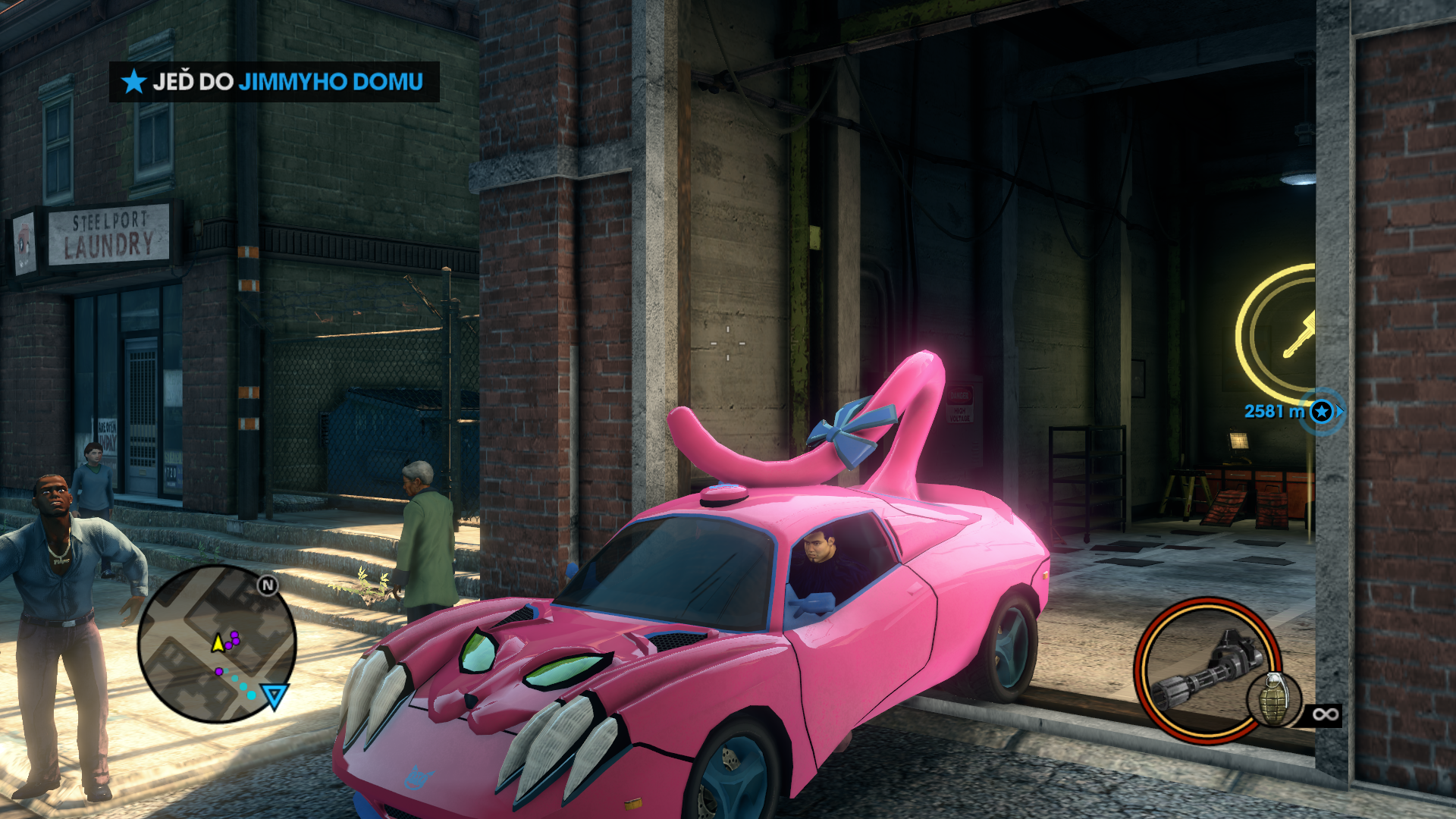1456x819 pixels.
Task: Click the mission objective tracker "Jeď do Jimmyho domu"
Action: click(x=275, y=82)
